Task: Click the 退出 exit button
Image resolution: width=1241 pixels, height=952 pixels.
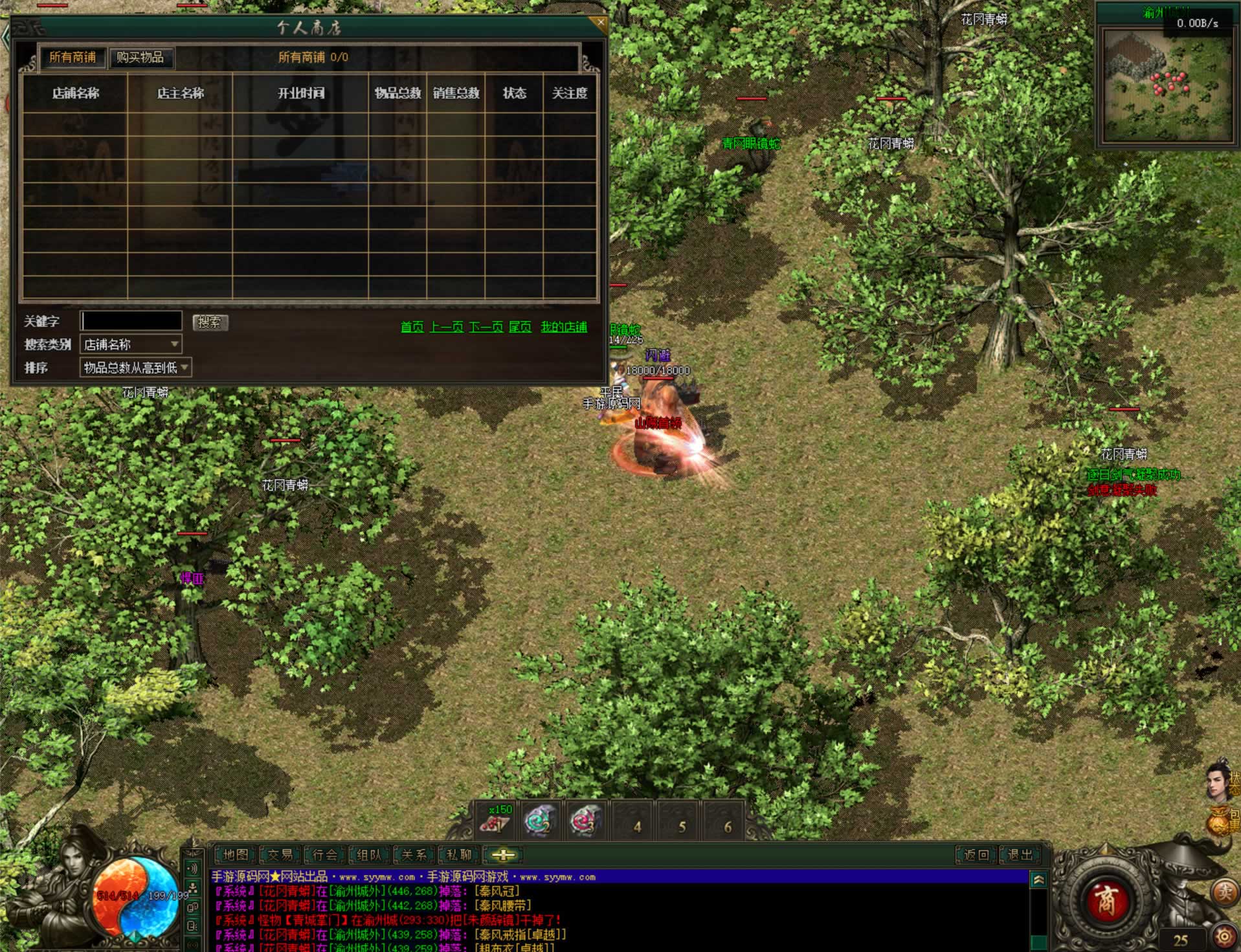Action: point(1020,855)
